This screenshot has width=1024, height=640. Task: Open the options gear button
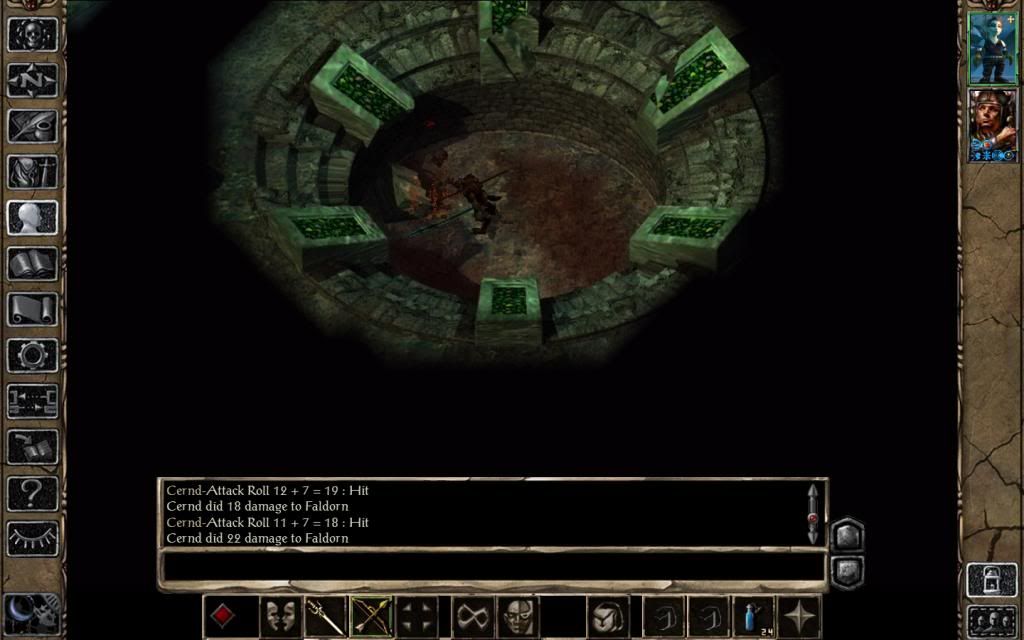click(x=32, y=356)
